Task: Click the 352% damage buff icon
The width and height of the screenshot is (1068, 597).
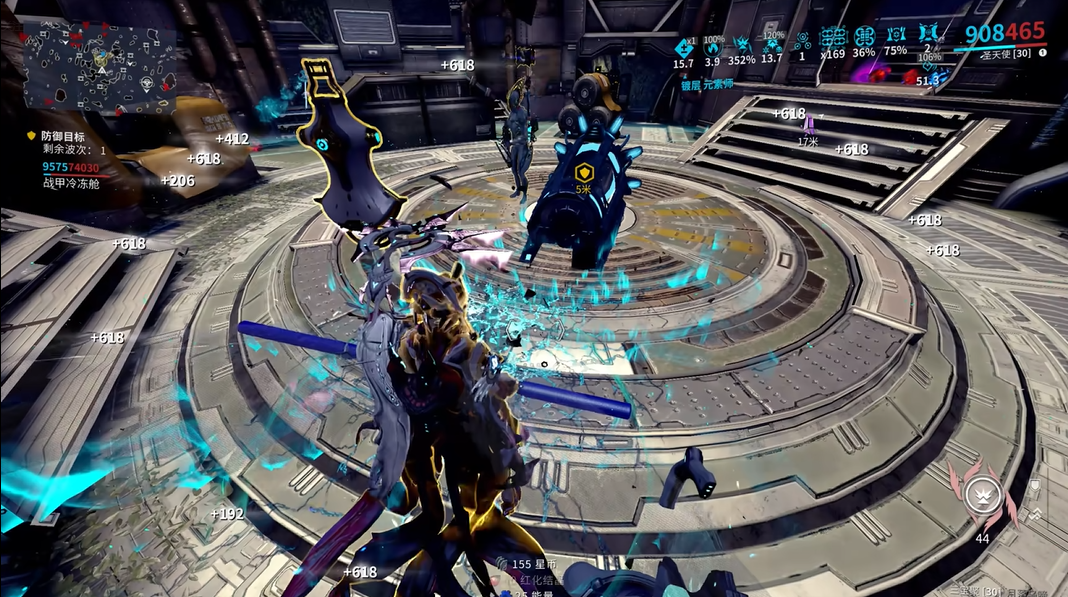Action: pyautogui.click(x=742, y=44)
